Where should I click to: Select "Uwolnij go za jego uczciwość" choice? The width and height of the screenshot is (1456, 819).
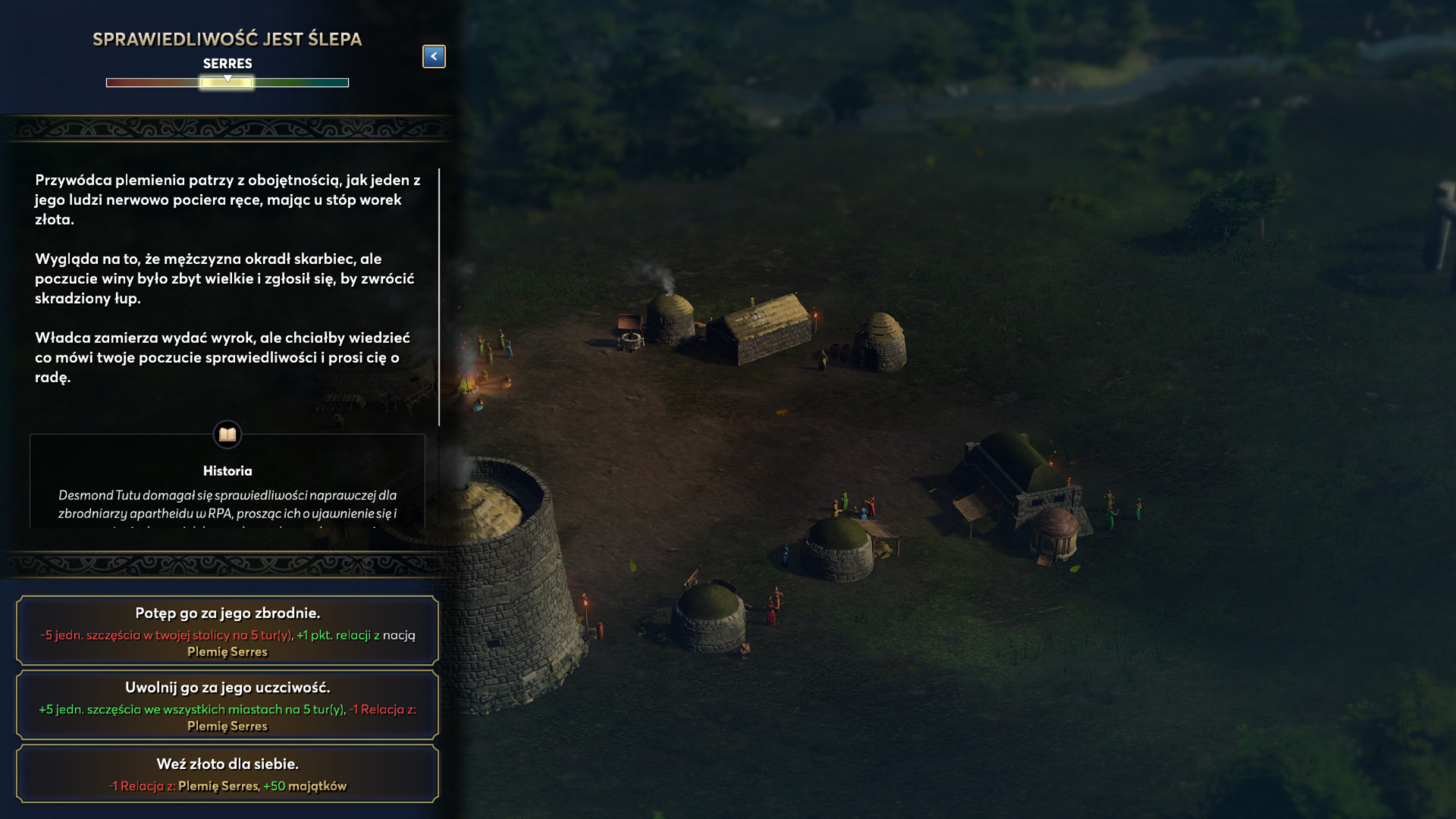tap(227, 704)
